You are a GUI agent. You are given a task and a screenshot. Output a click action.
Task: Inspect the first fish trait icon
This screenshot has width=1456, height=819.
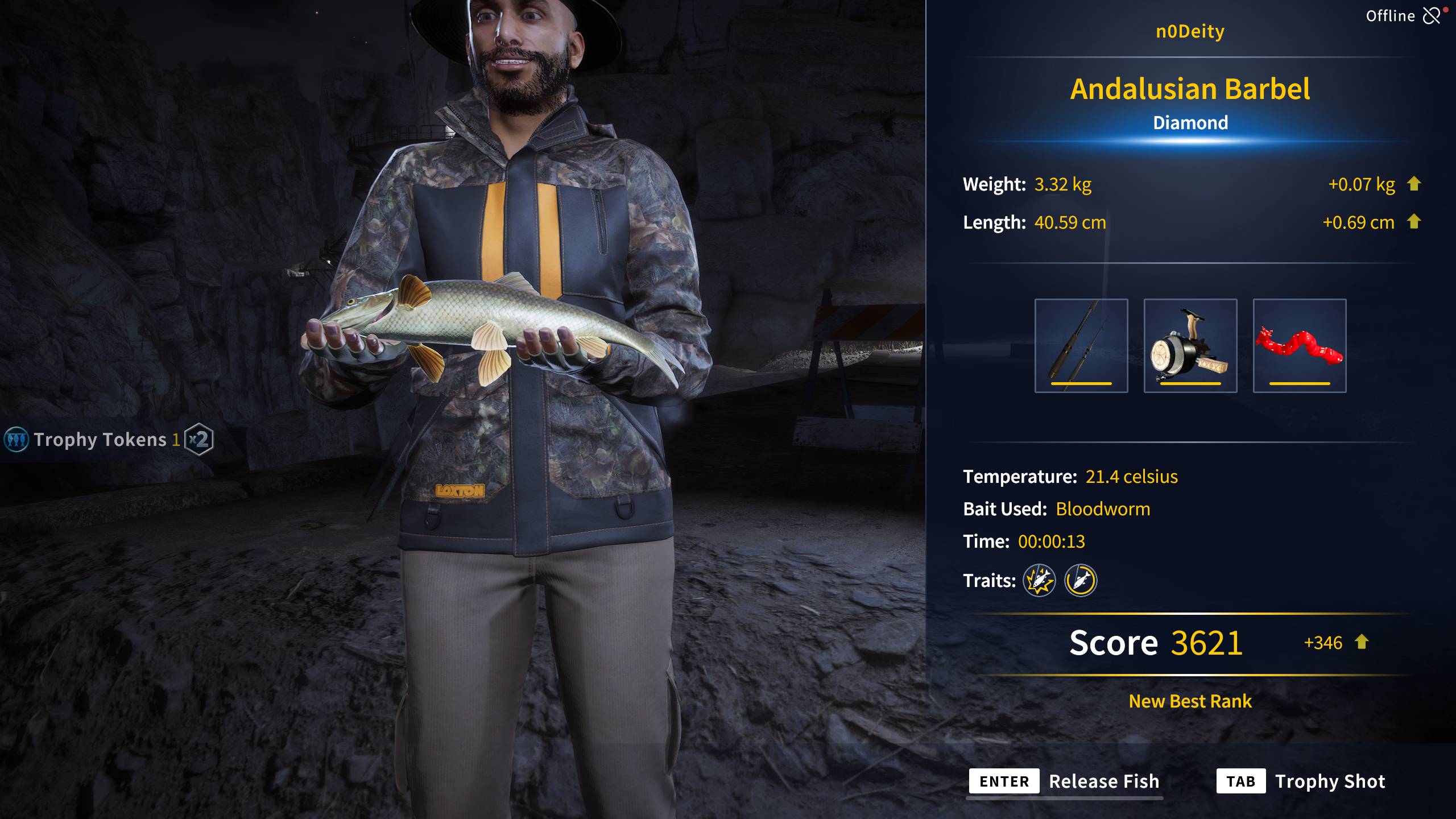coord(1039,580)
